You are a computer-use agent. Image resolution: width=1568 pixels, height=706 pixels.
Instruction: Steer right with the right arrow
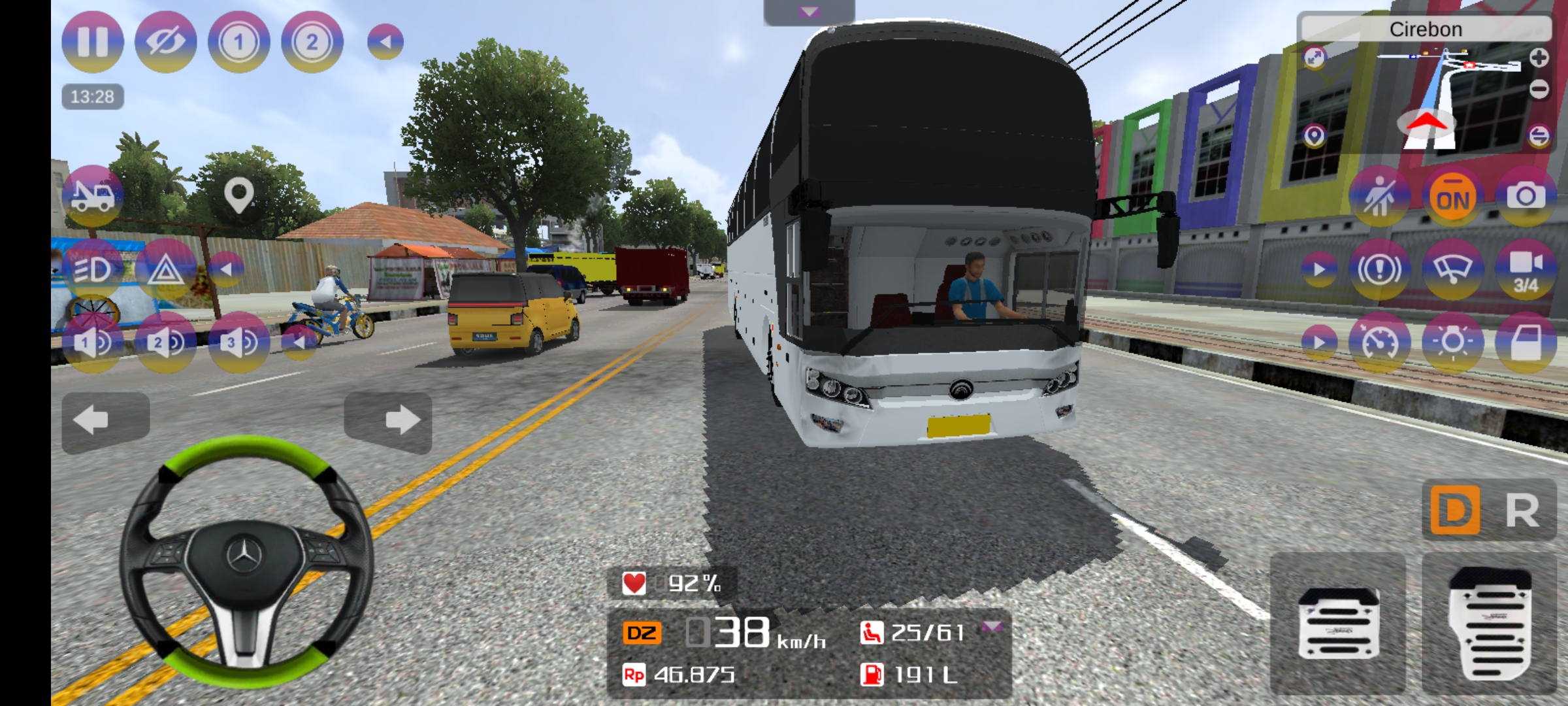point(388,421)
